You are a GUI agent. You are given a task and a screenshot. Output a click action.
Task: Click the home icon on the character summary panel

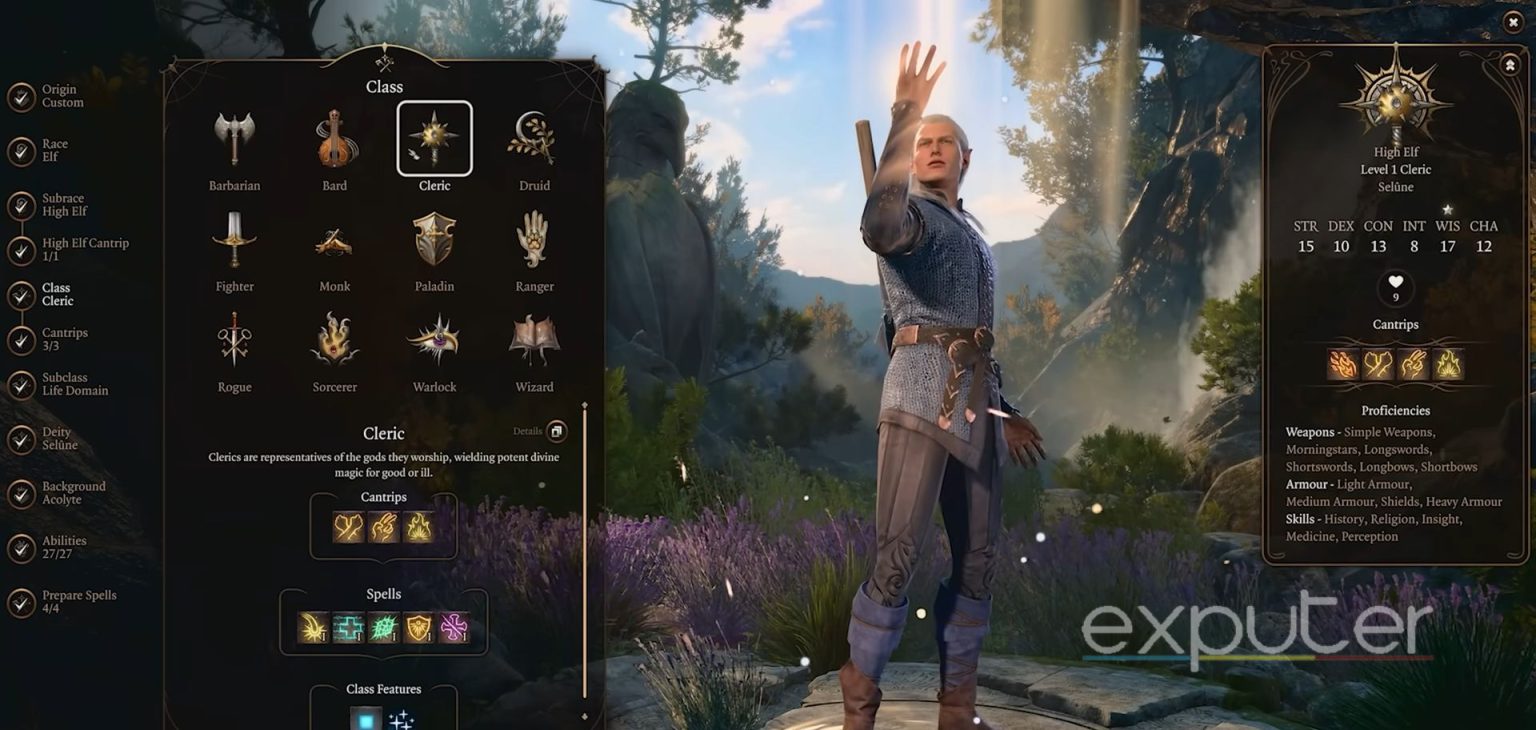click(x=1509, y=63)
